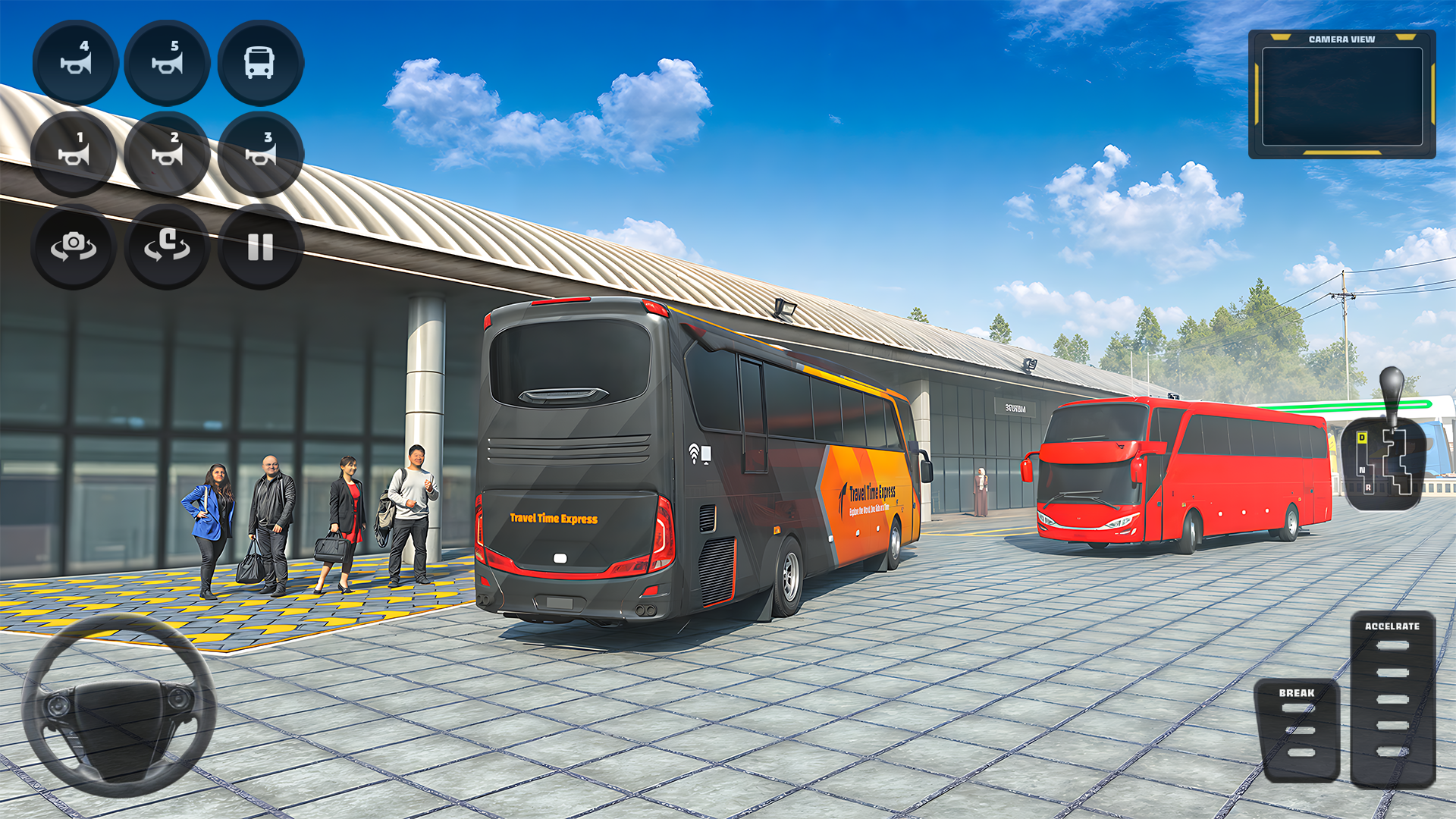The height and width of the screenshot is (819, 1456).
Task: Switch camera angle with the rotate camera icon
Action: click(x=74, y=246)
